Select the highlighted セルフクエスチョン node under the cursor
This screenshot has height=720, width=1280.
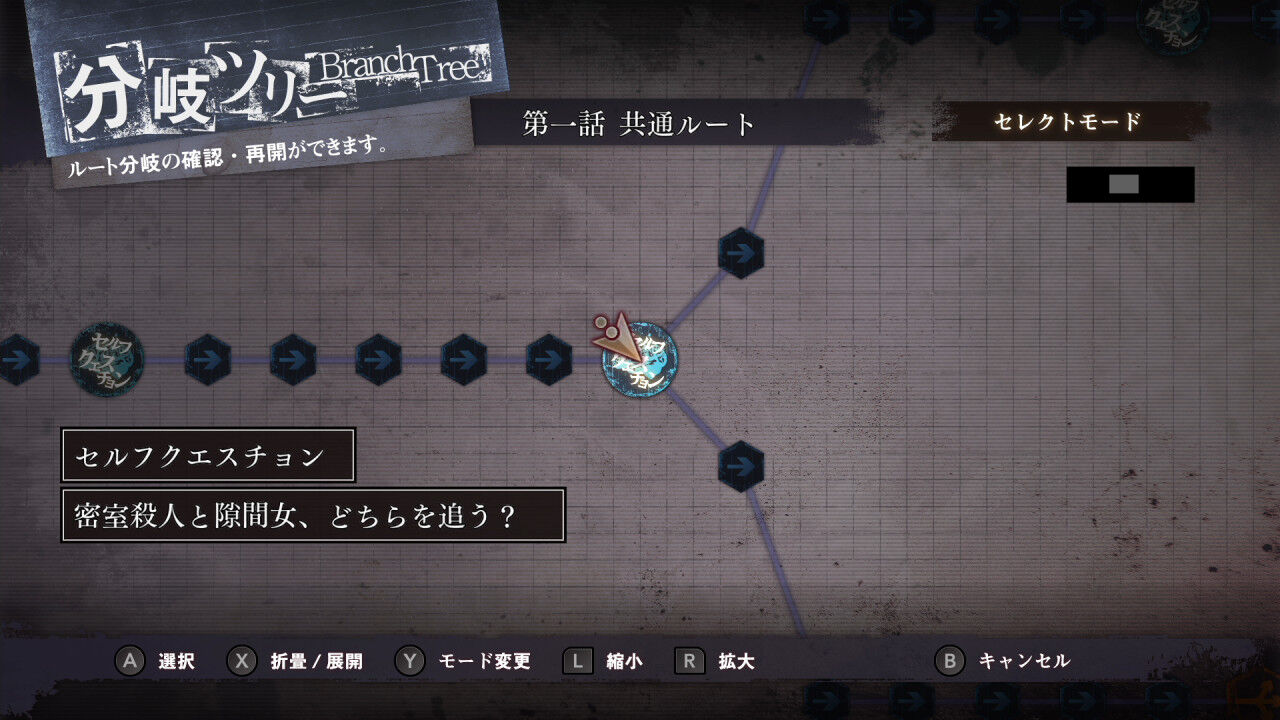point(641,360)
